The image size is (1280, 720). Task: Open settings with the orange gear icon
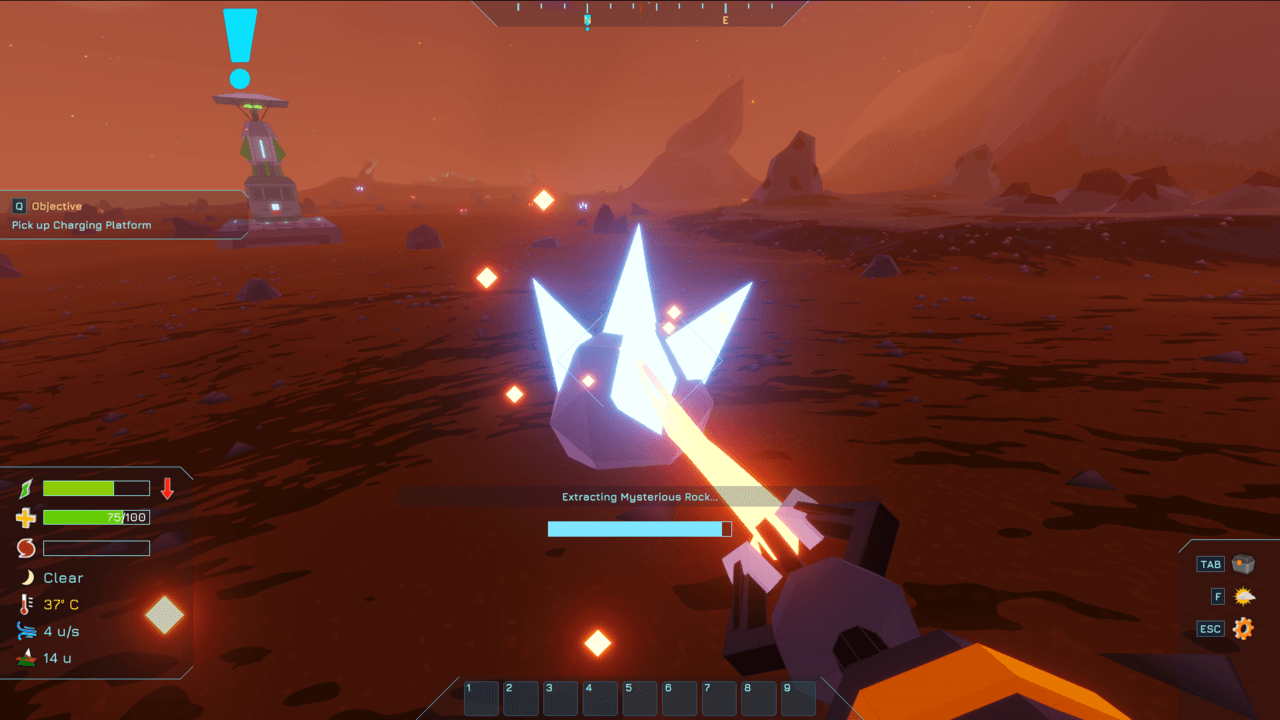pos(1243,629)
